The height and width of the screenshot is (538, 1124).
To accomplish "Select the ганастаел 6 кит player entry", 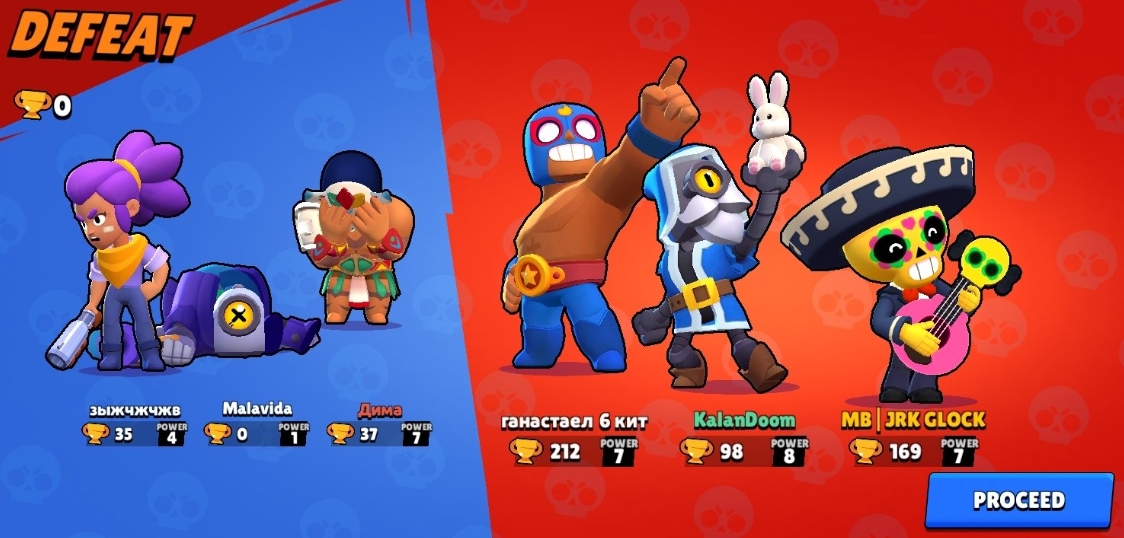I will tap(574, 422).
